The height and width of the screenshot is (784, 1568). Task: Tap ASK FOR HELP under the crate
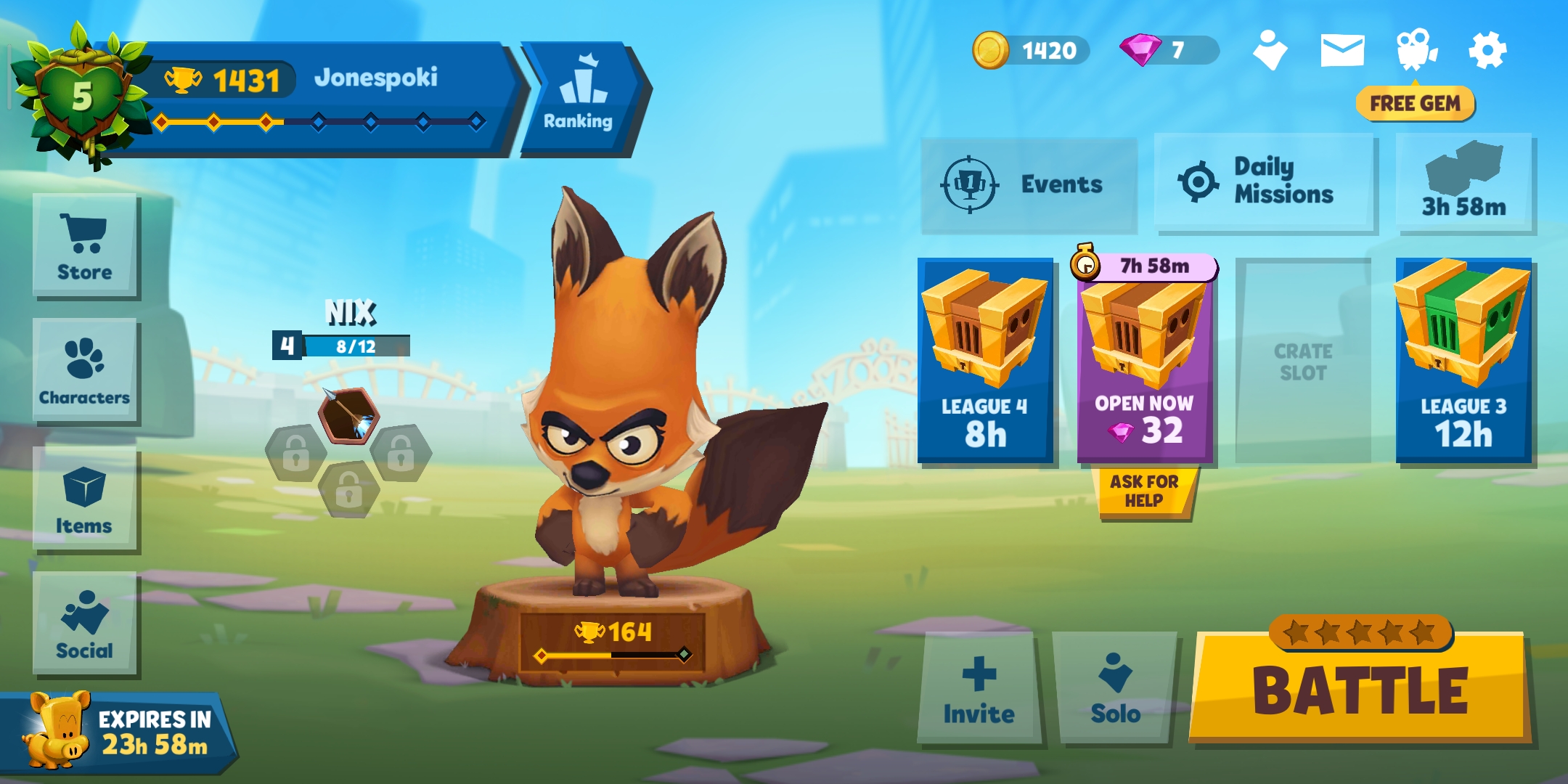(1143, 491)
